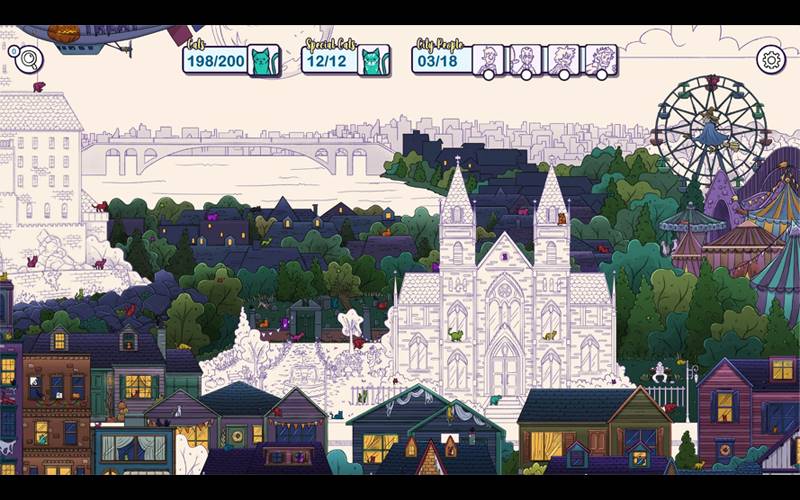Select the curly-haired City People portrait
The width and height of the screenshot is (800, 500).
click(600, 59)
